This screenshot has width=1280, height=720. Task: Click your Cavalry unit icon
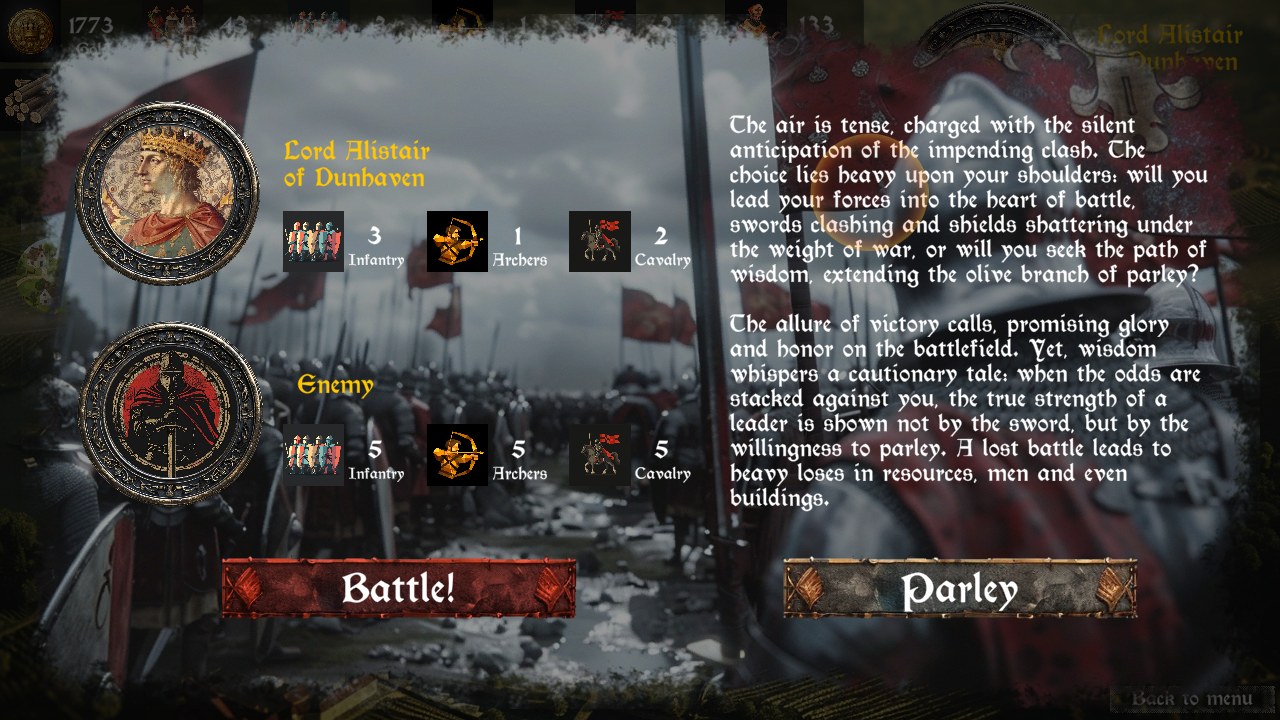click(599, 241)
